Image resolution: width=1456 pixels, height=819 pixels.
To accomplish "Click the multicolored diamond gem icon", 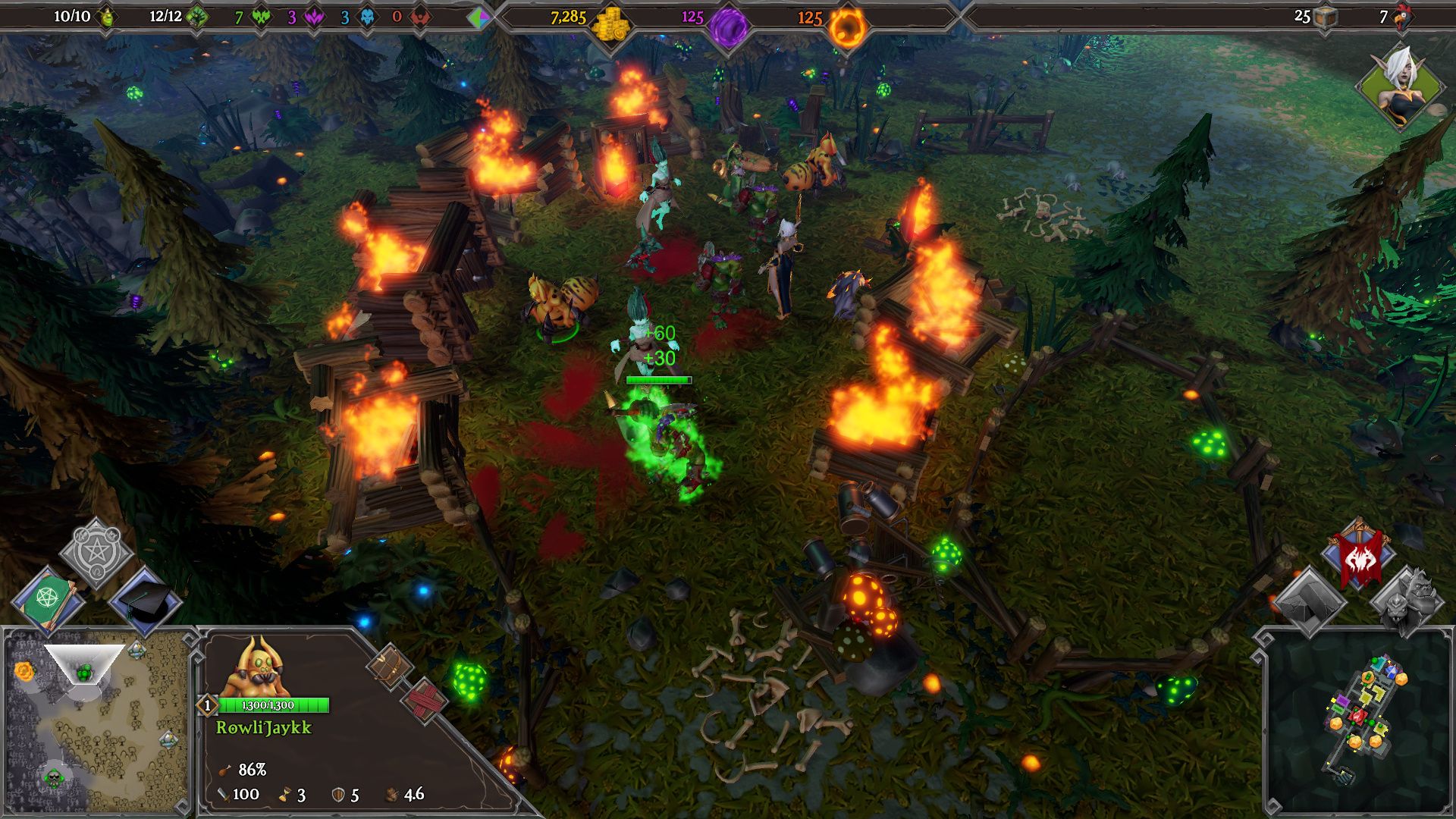I will tap(478, 17).
